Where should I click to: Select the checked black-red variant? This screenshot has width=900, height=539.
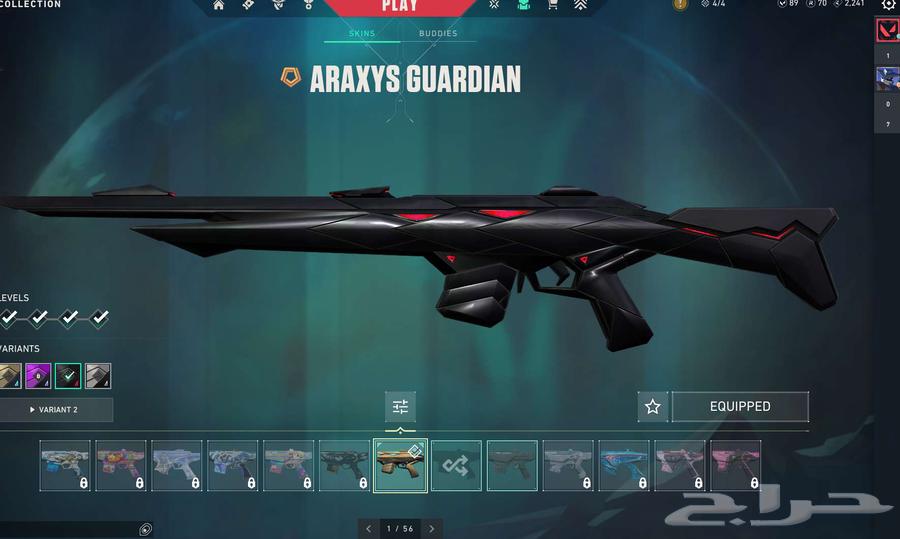click(68, 376)
